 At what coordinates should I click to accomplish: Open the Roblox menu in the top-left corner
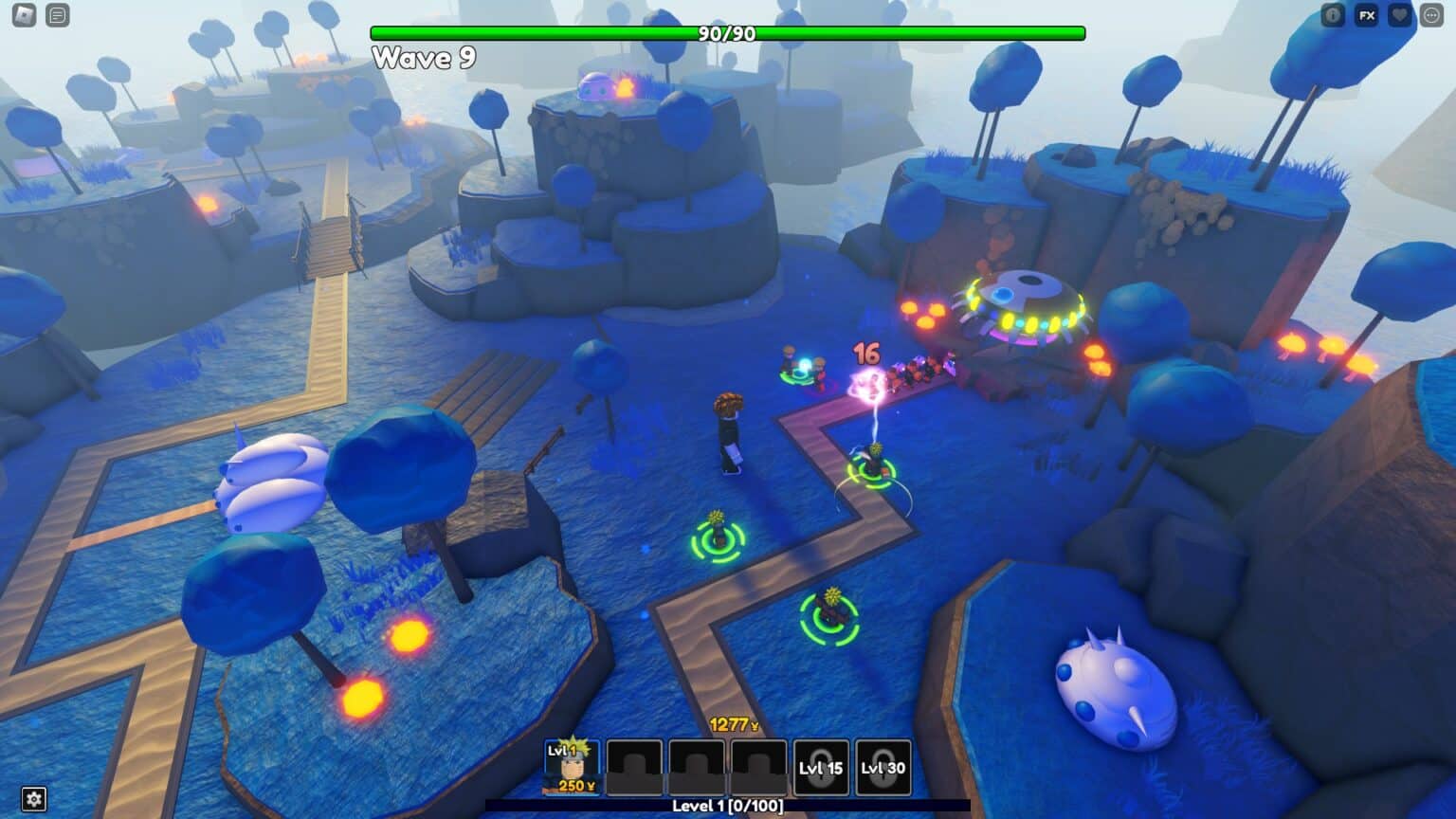click(x=24, y=15)
